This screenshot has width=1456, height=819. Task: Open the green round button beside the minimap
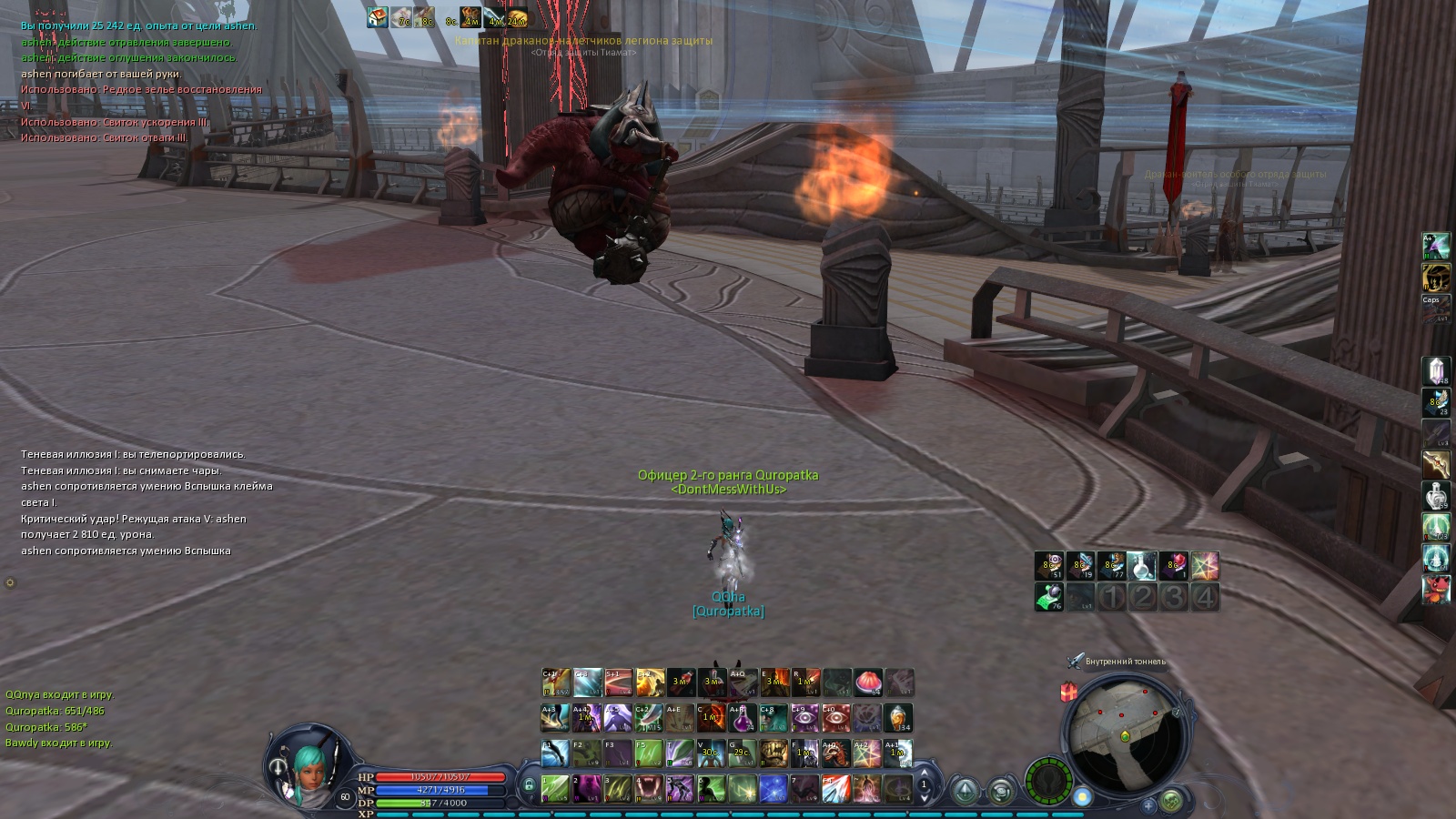pos(1171,801)
